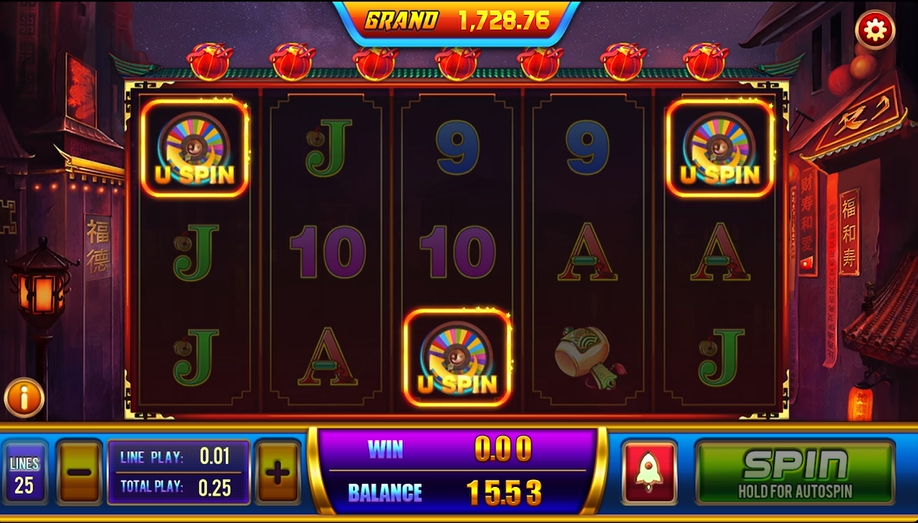Click the green SPIN button
The width and height of the screenshot is (918, 523).
[x=794, y=472]
